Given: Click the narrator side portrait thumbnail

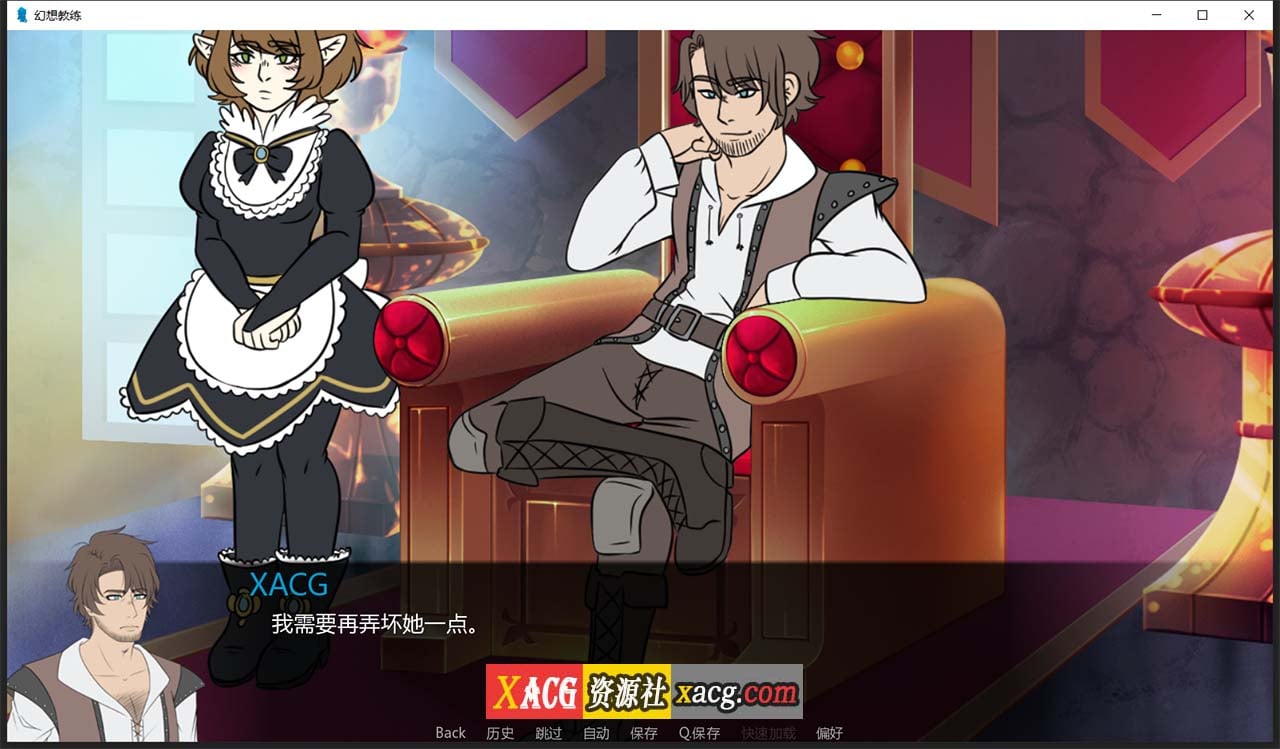Looking at the screenshot, I should coord(110,630).
